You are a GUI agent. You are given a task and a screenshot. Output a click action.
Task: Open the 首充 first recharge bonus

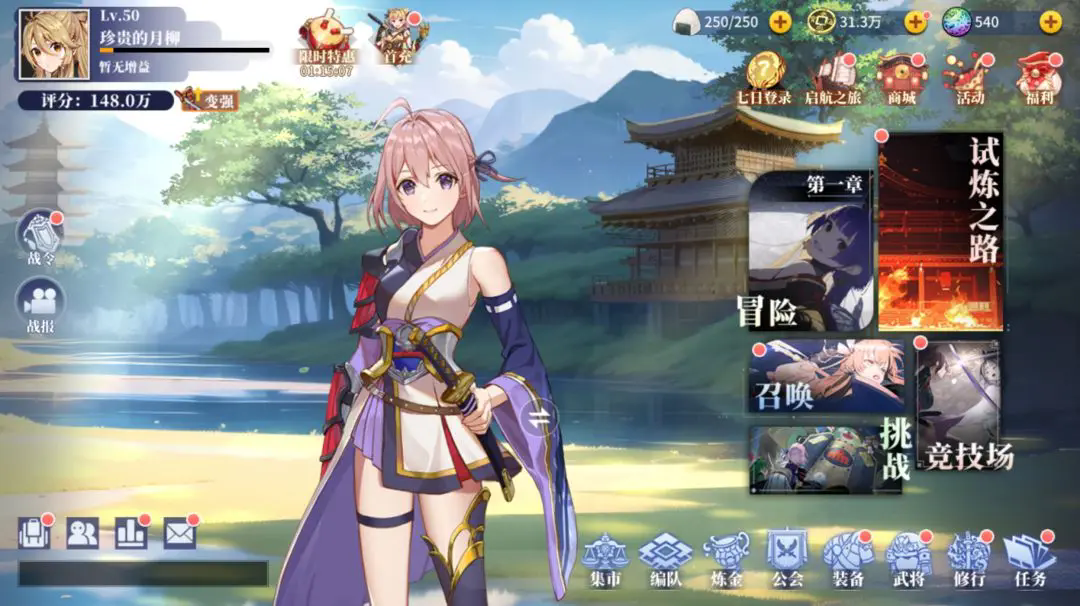click(x=397, y=38)
